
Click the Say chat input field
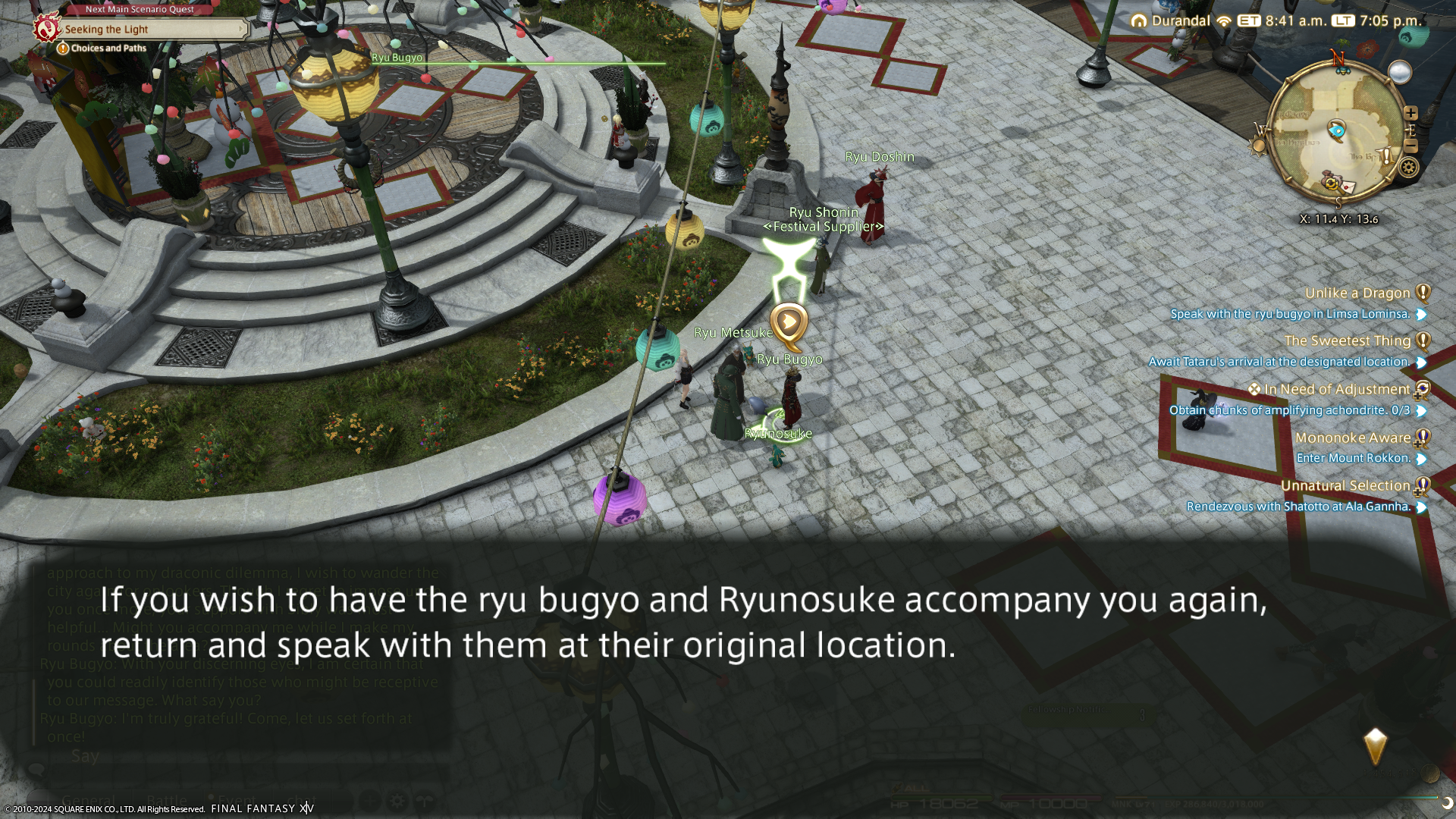pyautogui.click(x=227, y=756)
